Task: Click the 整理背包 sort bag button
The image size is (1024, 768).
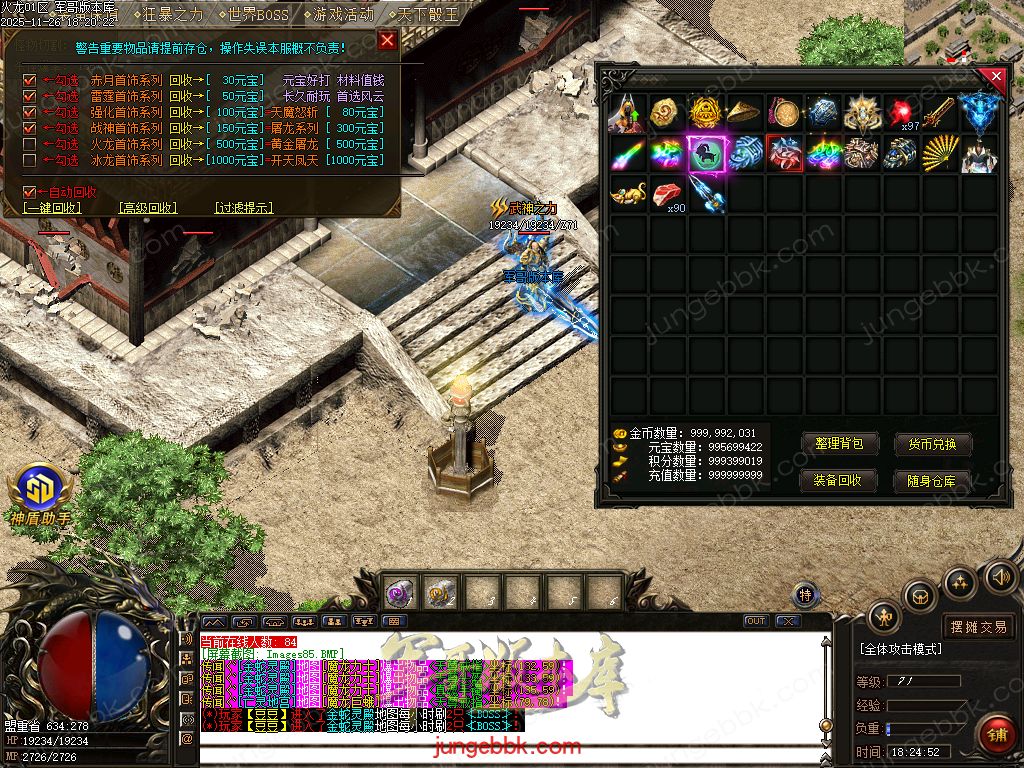Action: (839, 444)
